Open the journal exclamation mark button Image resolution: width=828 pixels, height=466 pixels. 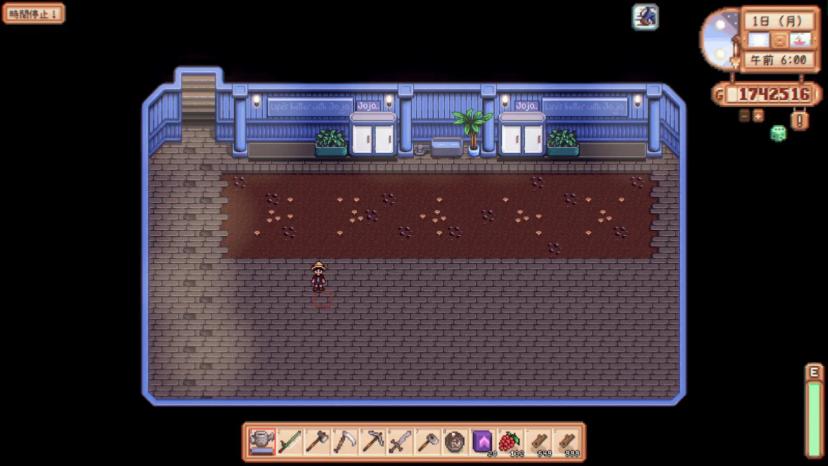(800, 120)
